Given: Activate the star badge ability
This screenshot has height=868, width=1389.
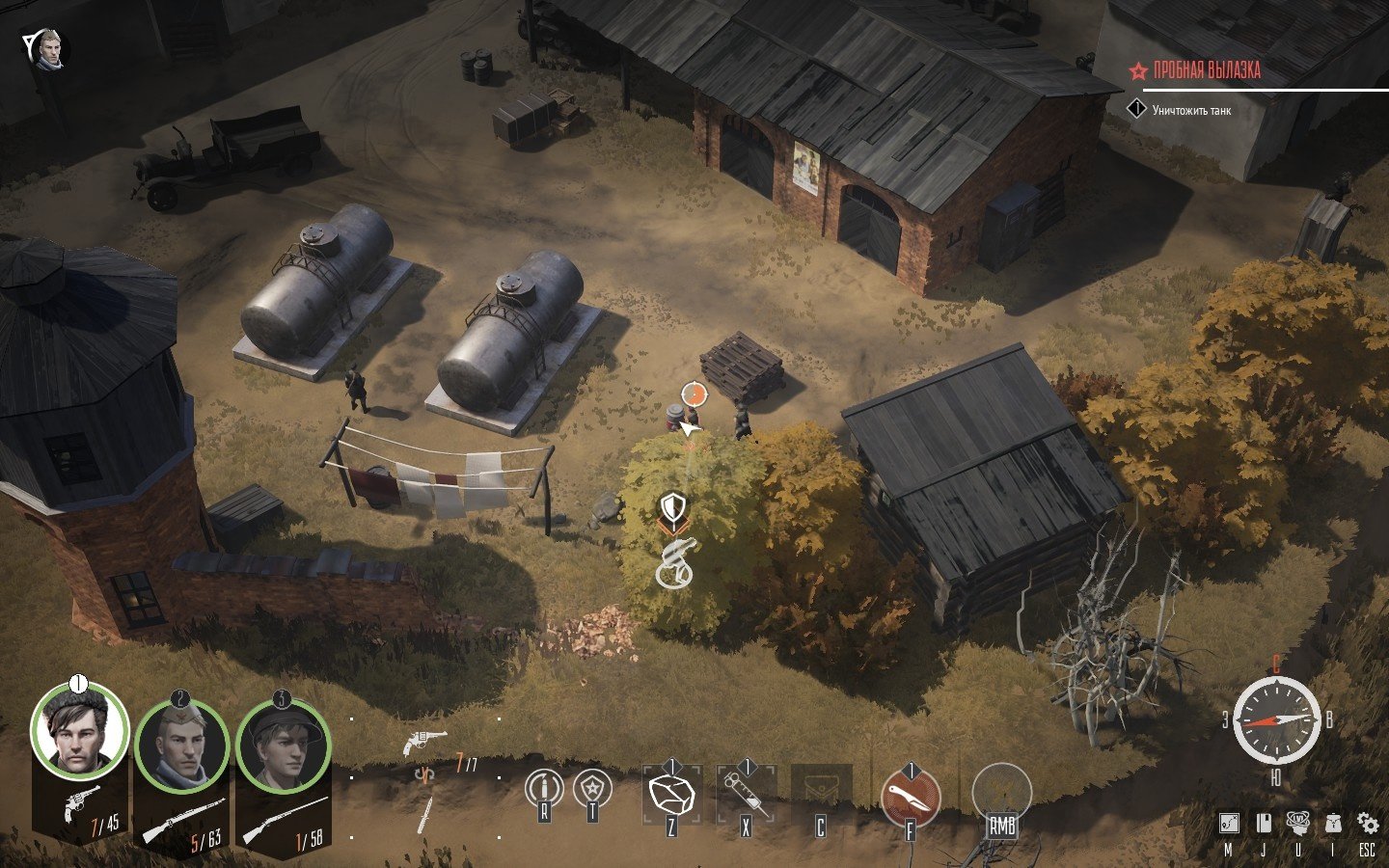Looking at the screenshot, I should pyautogui.click(x=592, y=789).
